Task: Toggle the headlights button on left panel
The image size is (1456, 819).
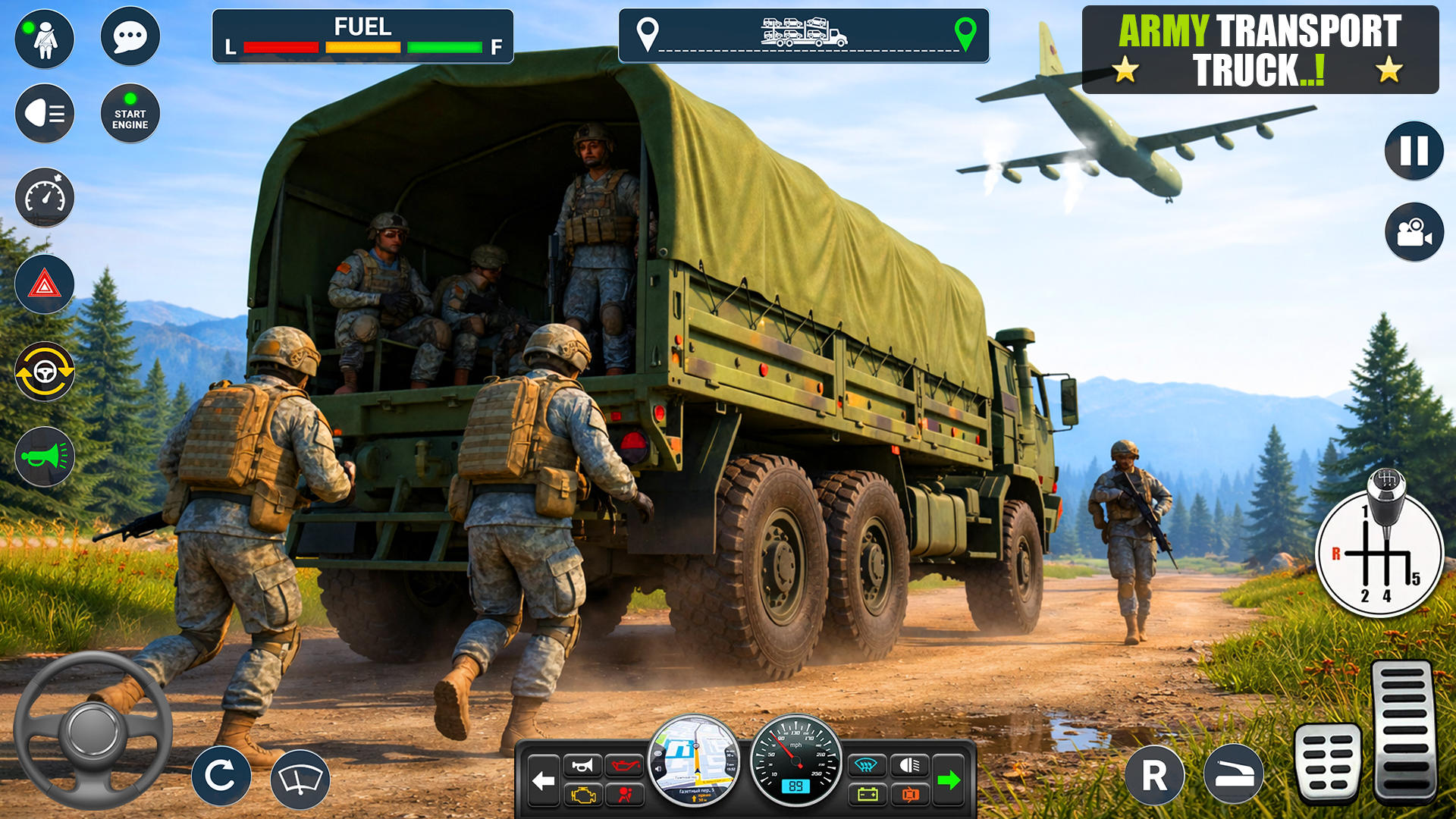Action: coord(45,114)
